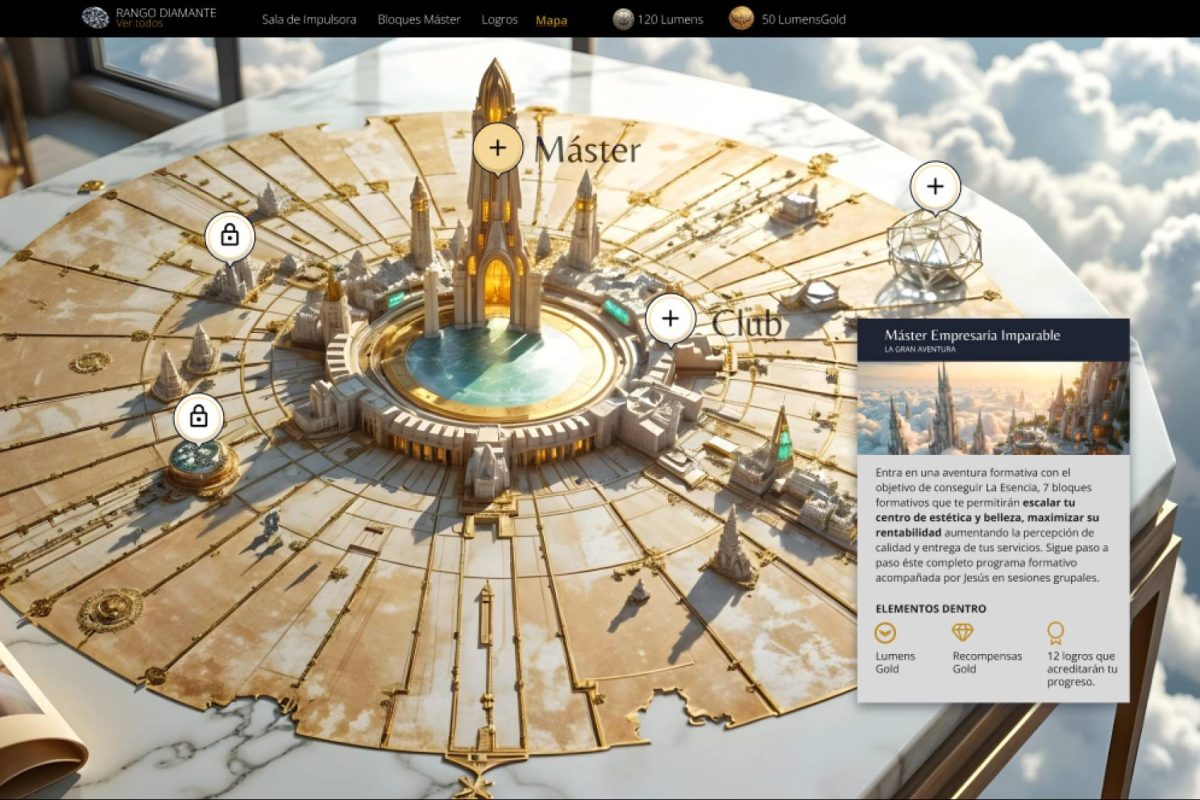Open the Sala de Impulsora page
Image resolution: width=1200 pixels, height=800 pixels.
[309, 19]
